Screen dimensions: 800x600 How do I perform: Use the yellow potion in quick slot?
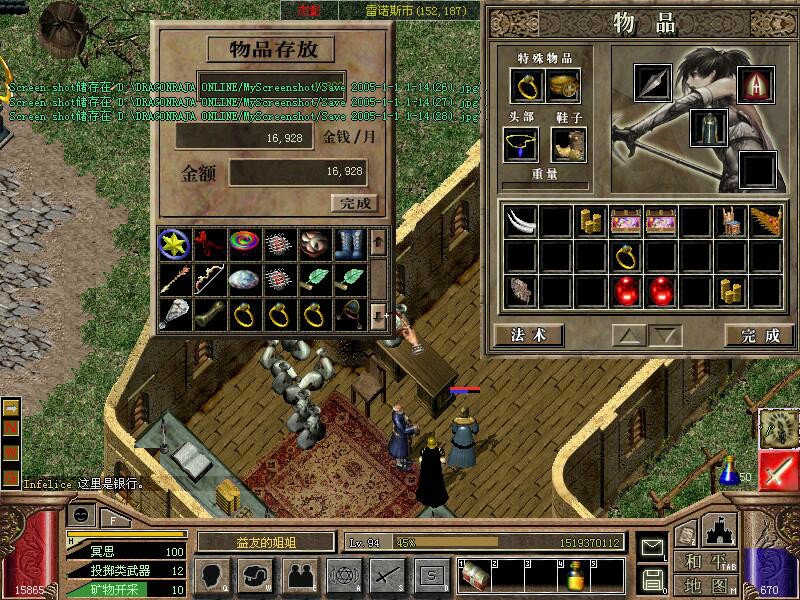click(576, 577)
